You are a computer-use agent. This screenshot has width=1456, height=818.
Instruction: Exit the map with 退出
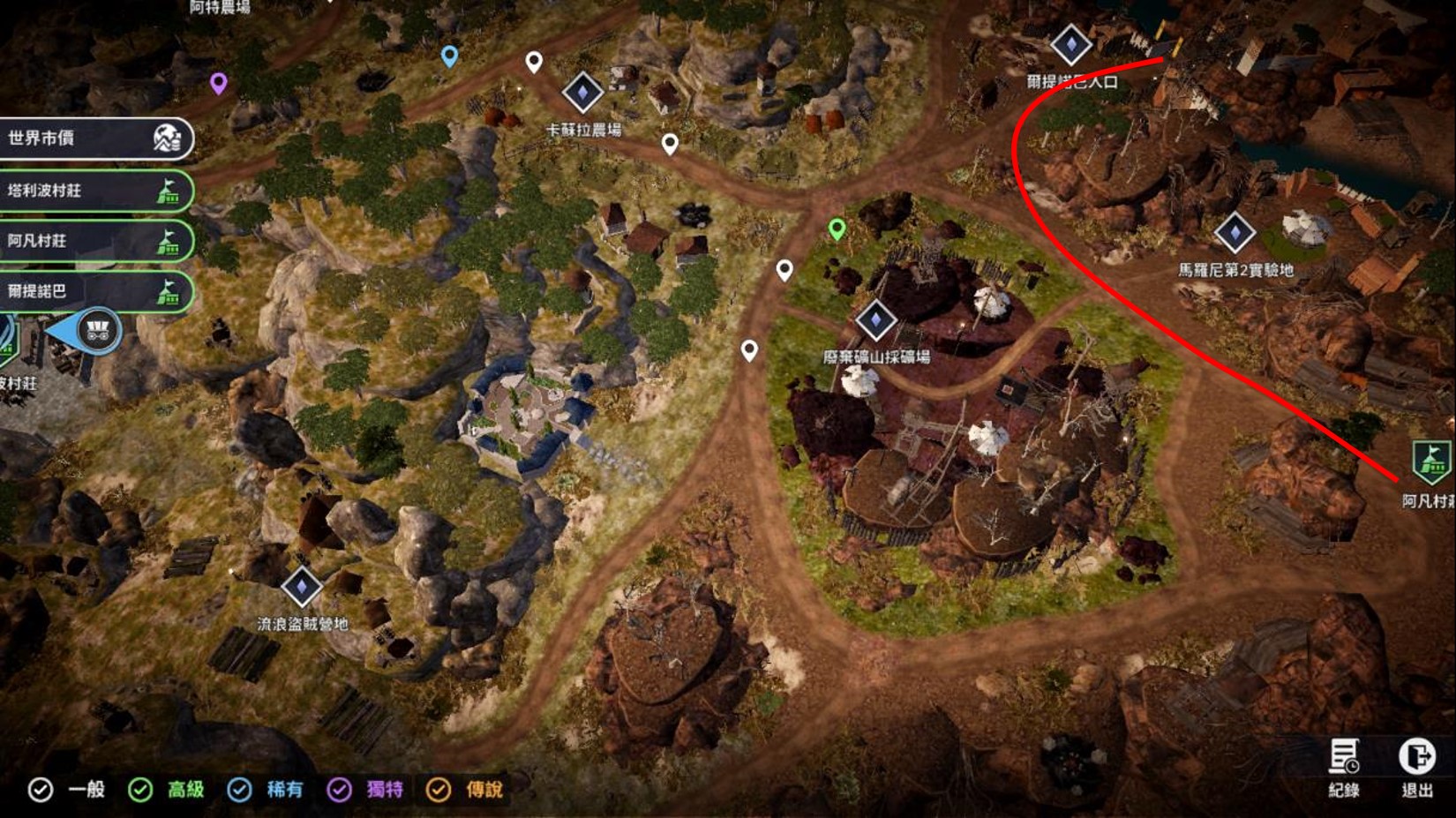(1417, 766)
